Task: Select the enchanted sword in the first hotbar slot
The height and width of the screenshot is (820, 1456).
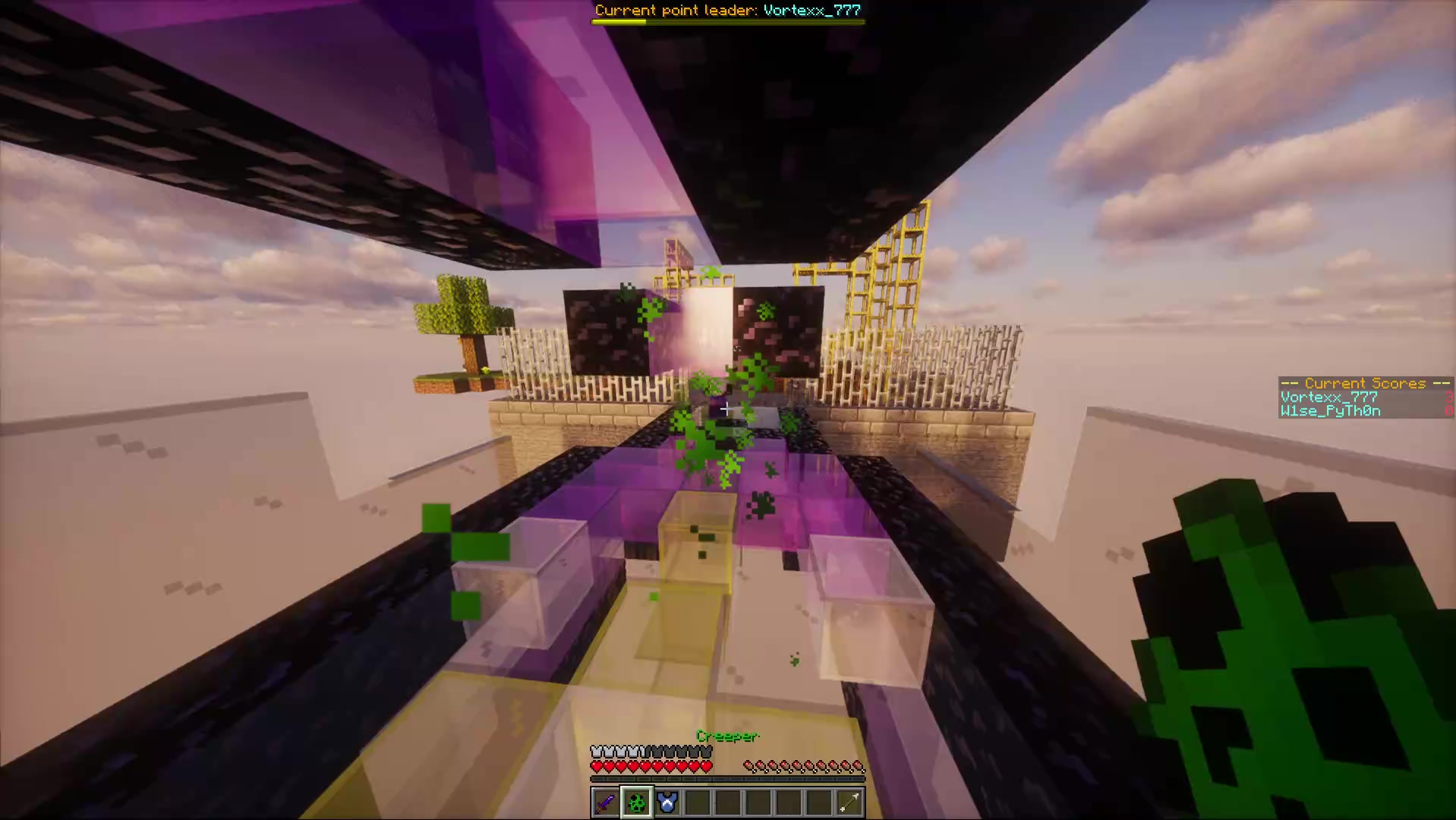Action: (x=605, y=803)
